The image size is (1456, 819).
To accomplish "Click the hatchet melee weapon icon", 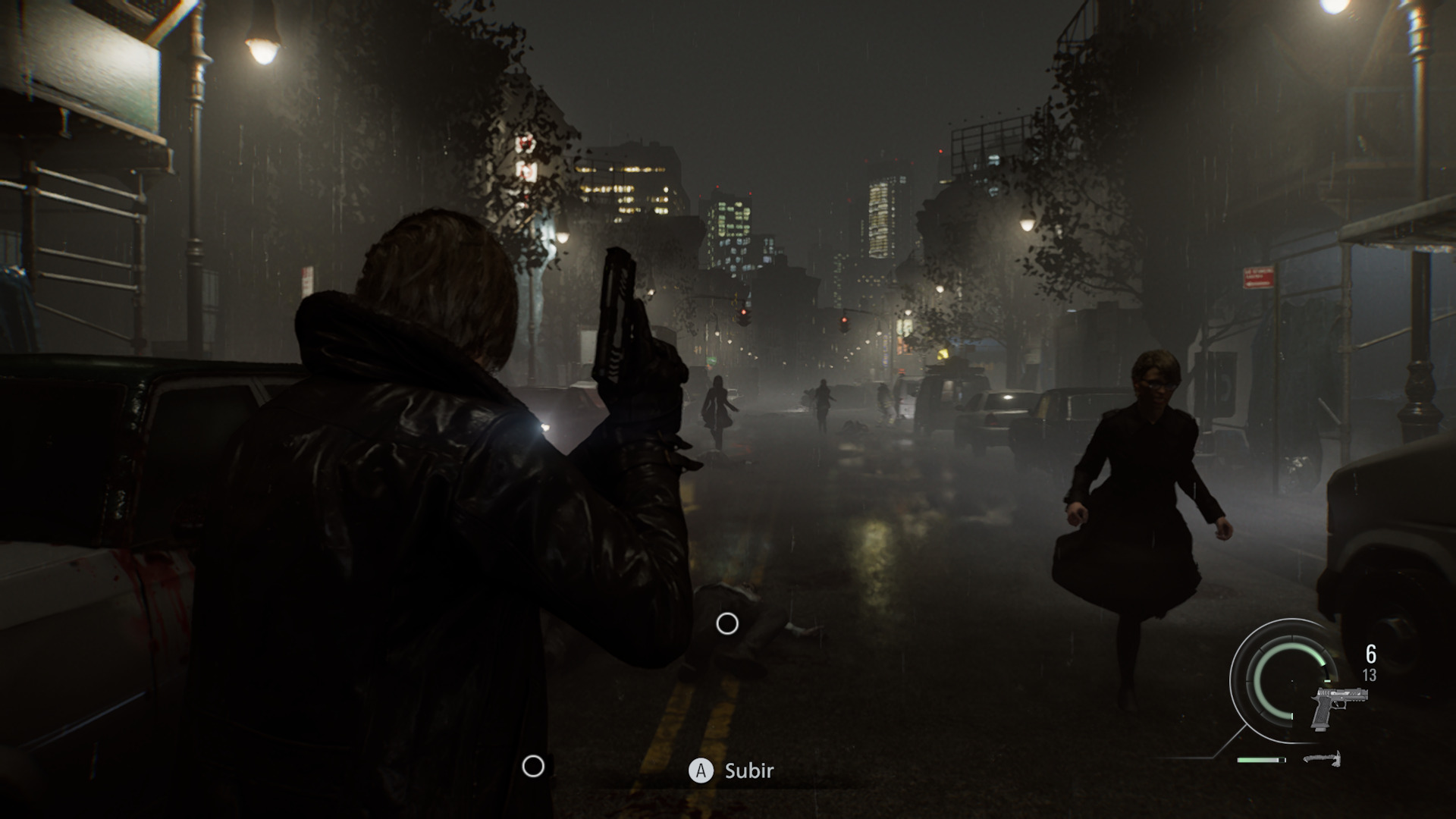I will pos(1323,758).
